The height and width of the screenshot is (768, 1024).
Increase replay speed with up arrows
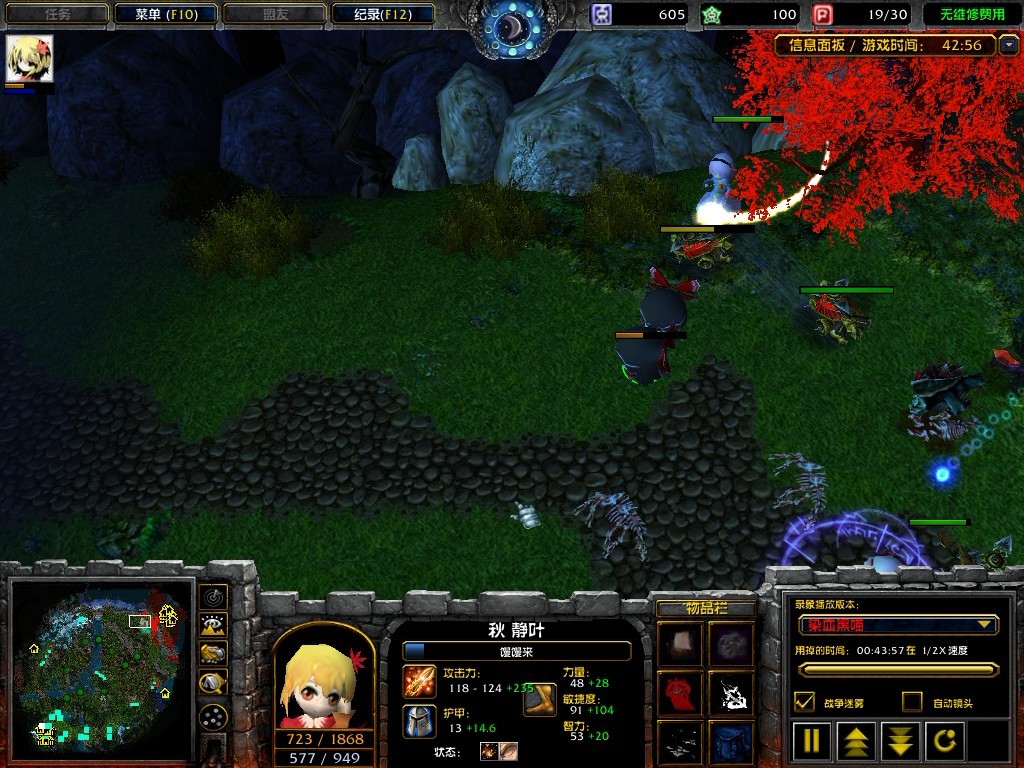point(858,741)
